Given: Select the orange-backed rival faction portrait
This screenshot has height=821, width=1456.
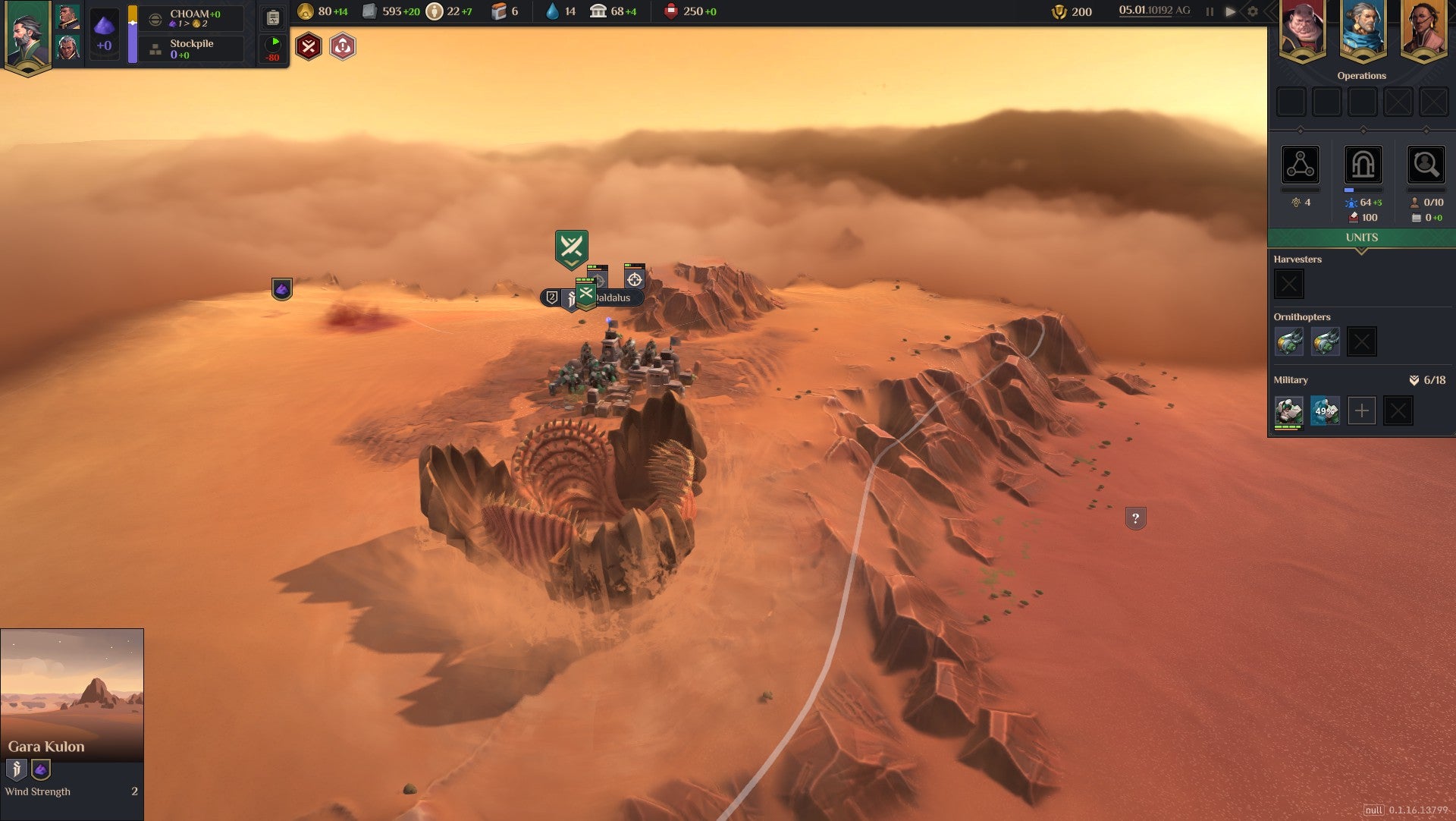Looking at the screenshot, I should [x=1423, y=30].
